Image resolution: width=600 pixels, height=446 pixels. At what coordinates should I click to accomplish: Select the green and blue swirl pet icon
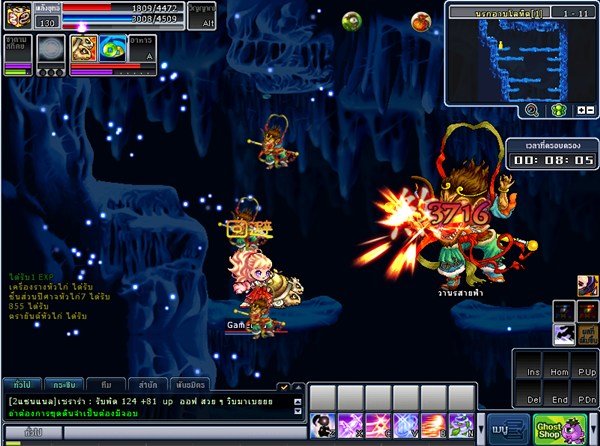(x=112, y=49)
